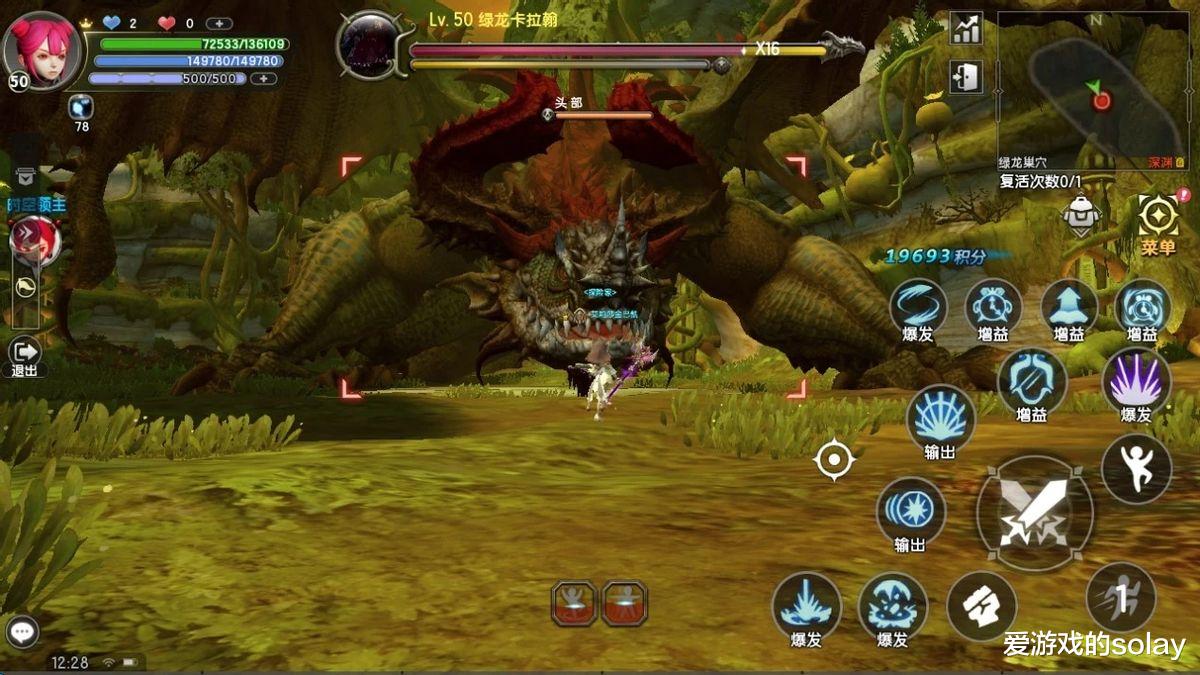Cast the purple spikes 爆发 skill
Viewport: 1200px width, 675px height.
click(1137, 382)
